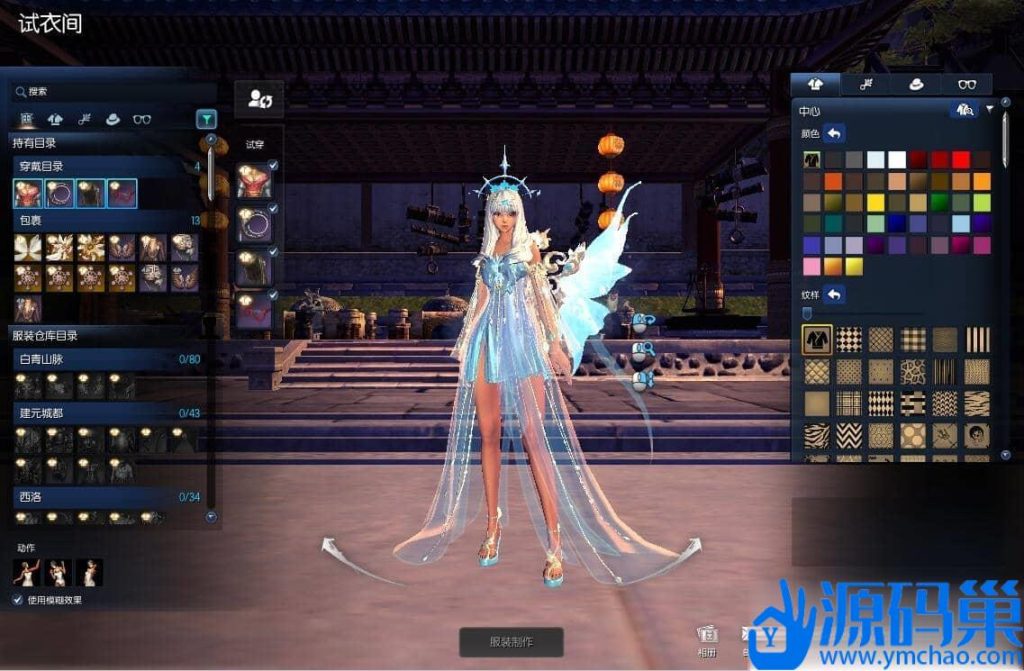This screenshot has width=1024, height=671.
Task: Switch to the glasses tab in the dye panel
Action: [x=967, y=85]
